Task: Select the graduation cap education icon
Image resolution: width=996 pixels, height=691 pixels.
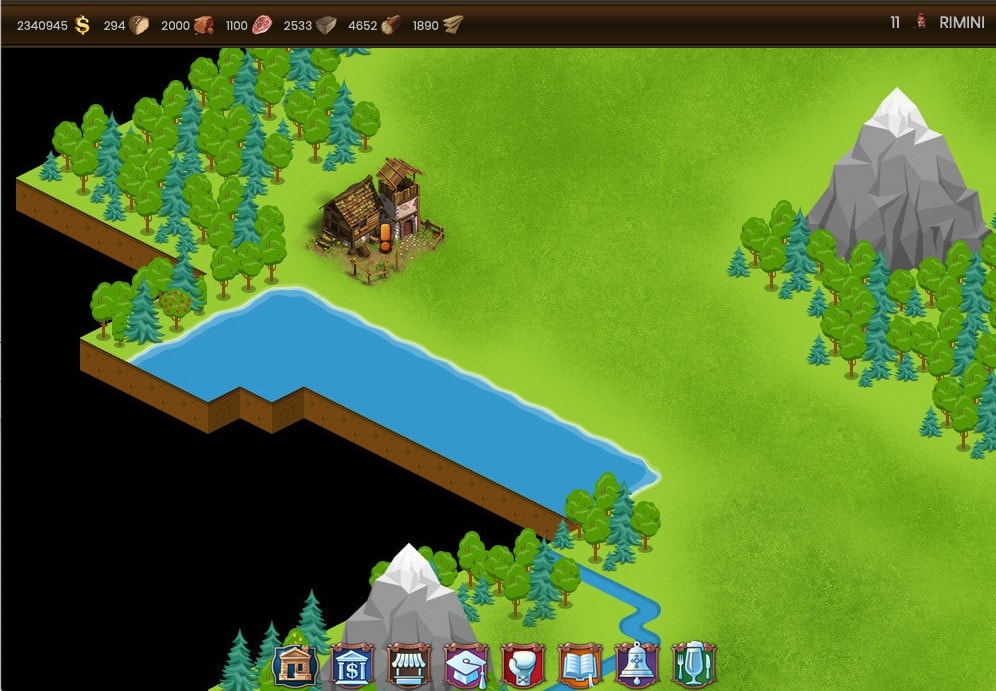Action: 465,664
